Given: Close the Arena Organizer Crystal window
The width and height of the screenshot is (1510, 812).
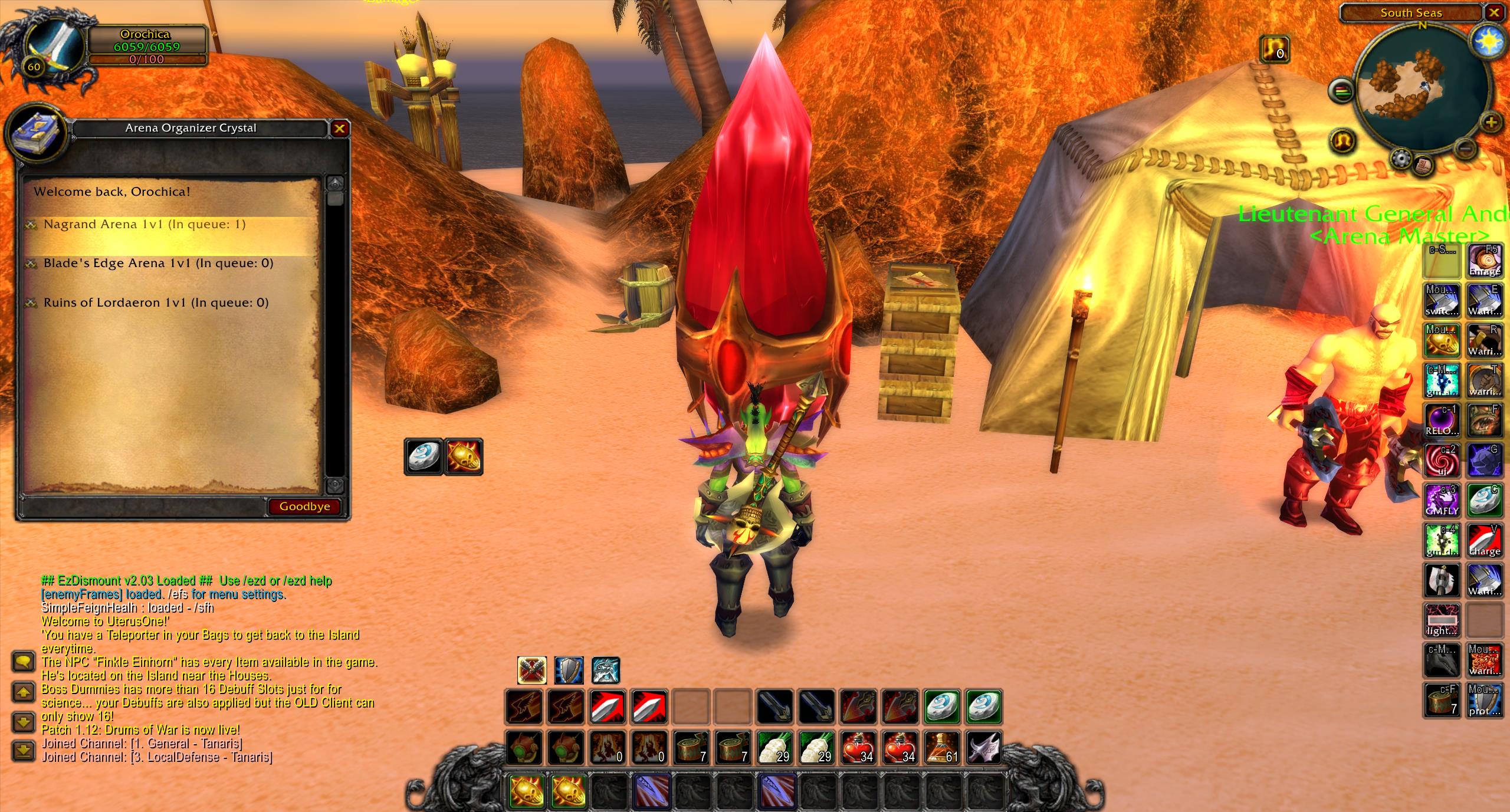Looking at the screenshot, I should 340,129.
